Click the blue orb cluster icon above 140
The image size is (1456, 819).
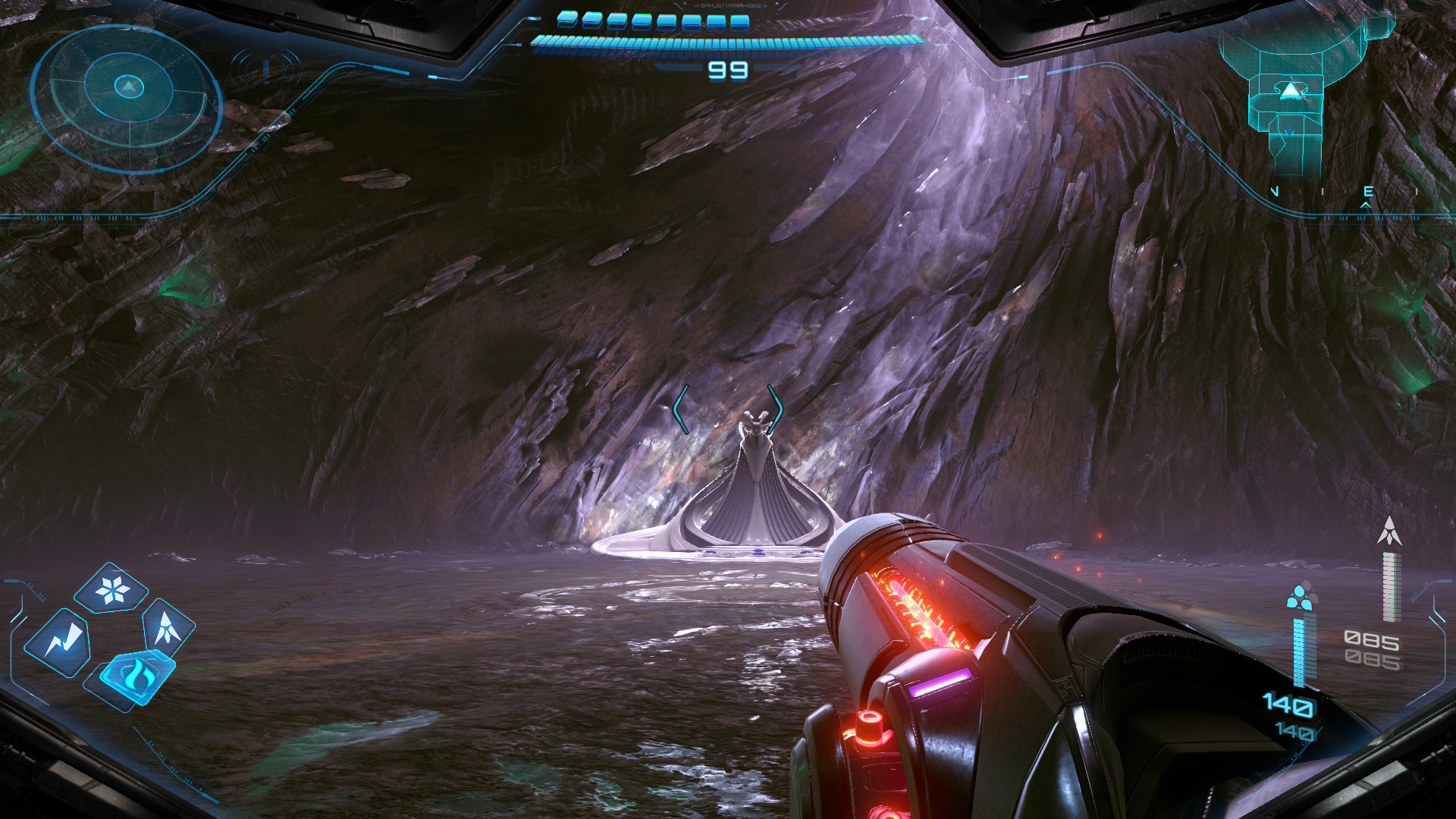pos(1301,597)
